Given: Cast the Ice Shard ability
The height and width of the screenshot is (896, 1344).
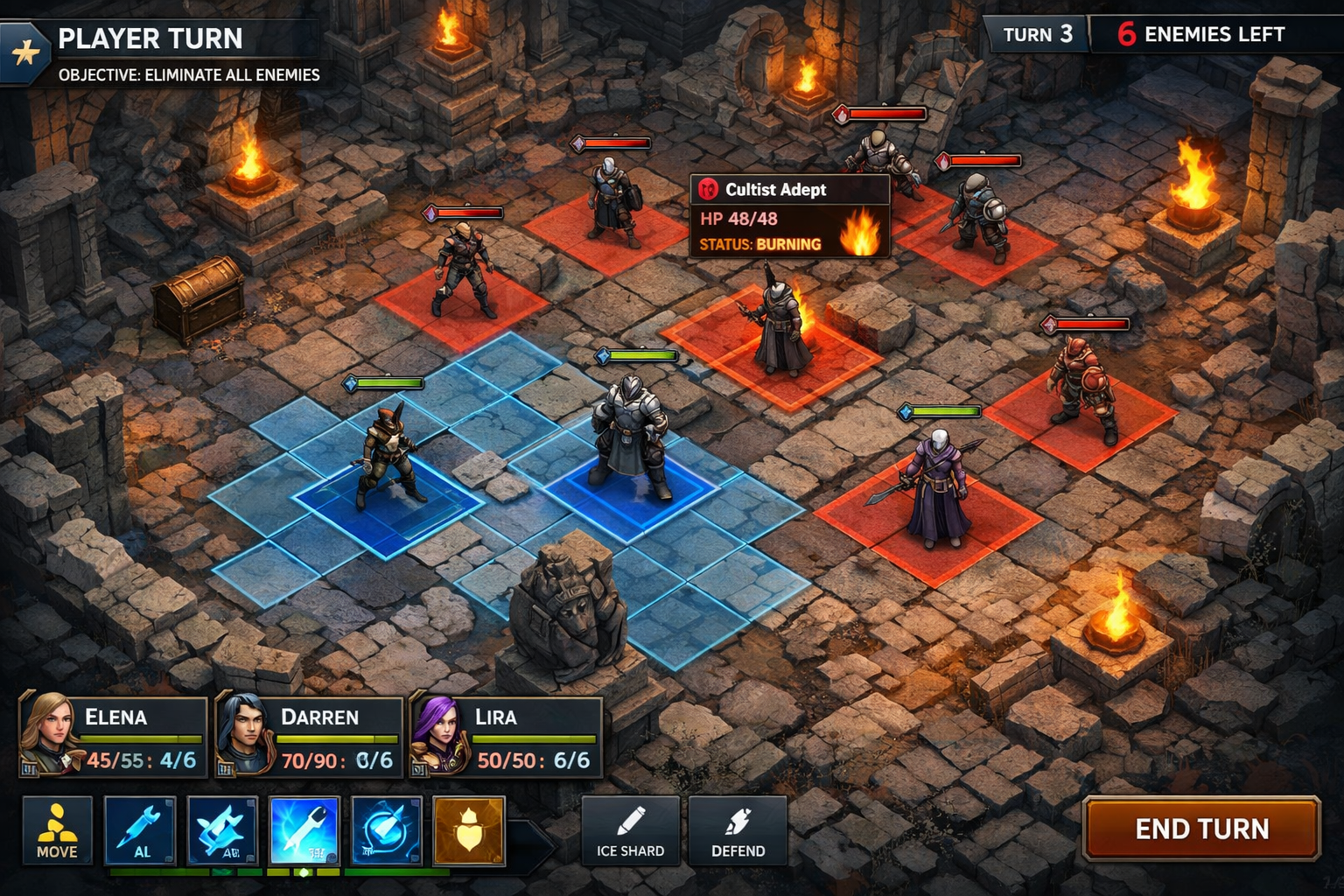Looking at the screenshot, I should [x=630, y=829].
